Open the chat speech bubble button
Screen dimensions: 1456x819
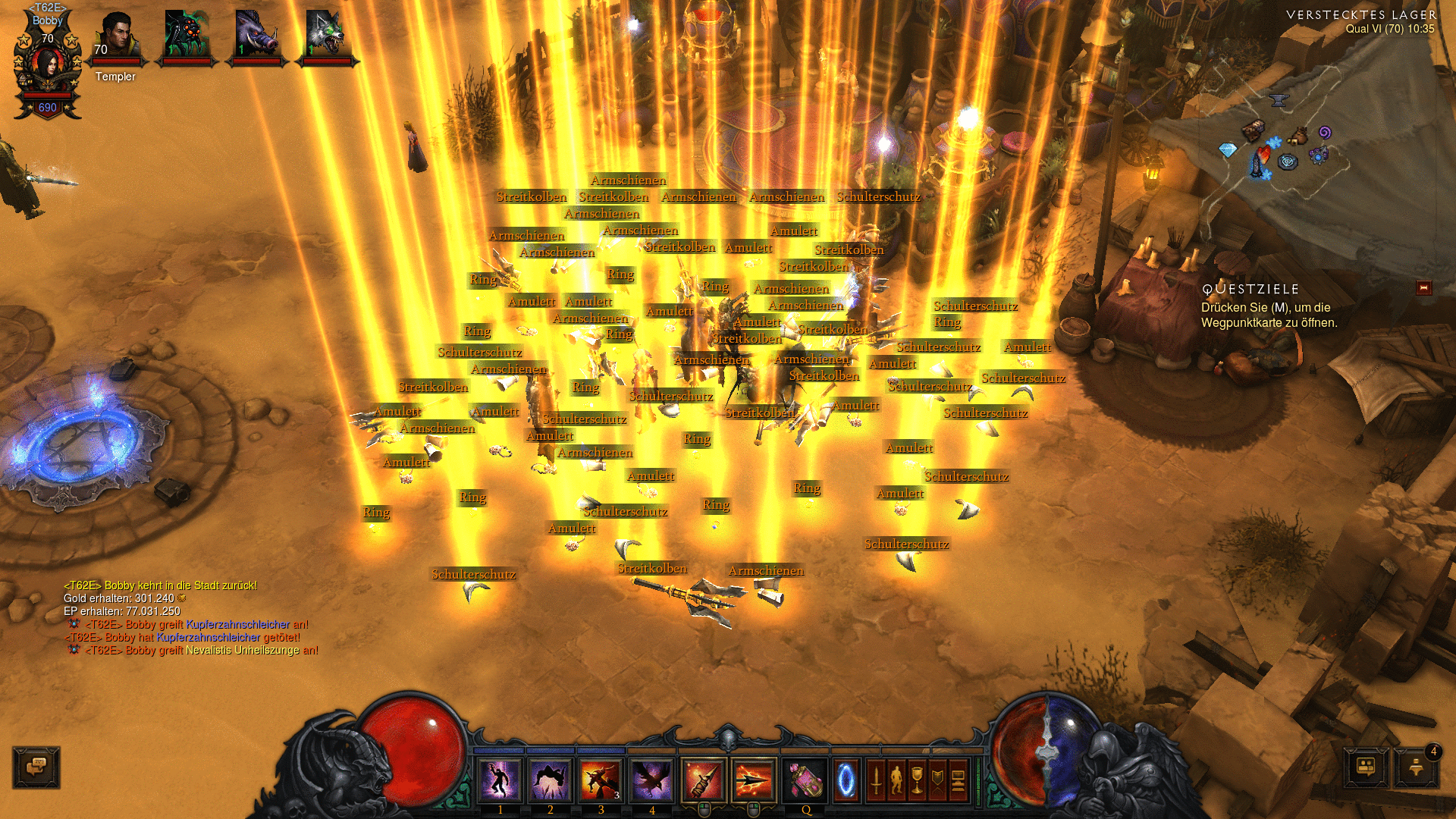click(36, 767)
